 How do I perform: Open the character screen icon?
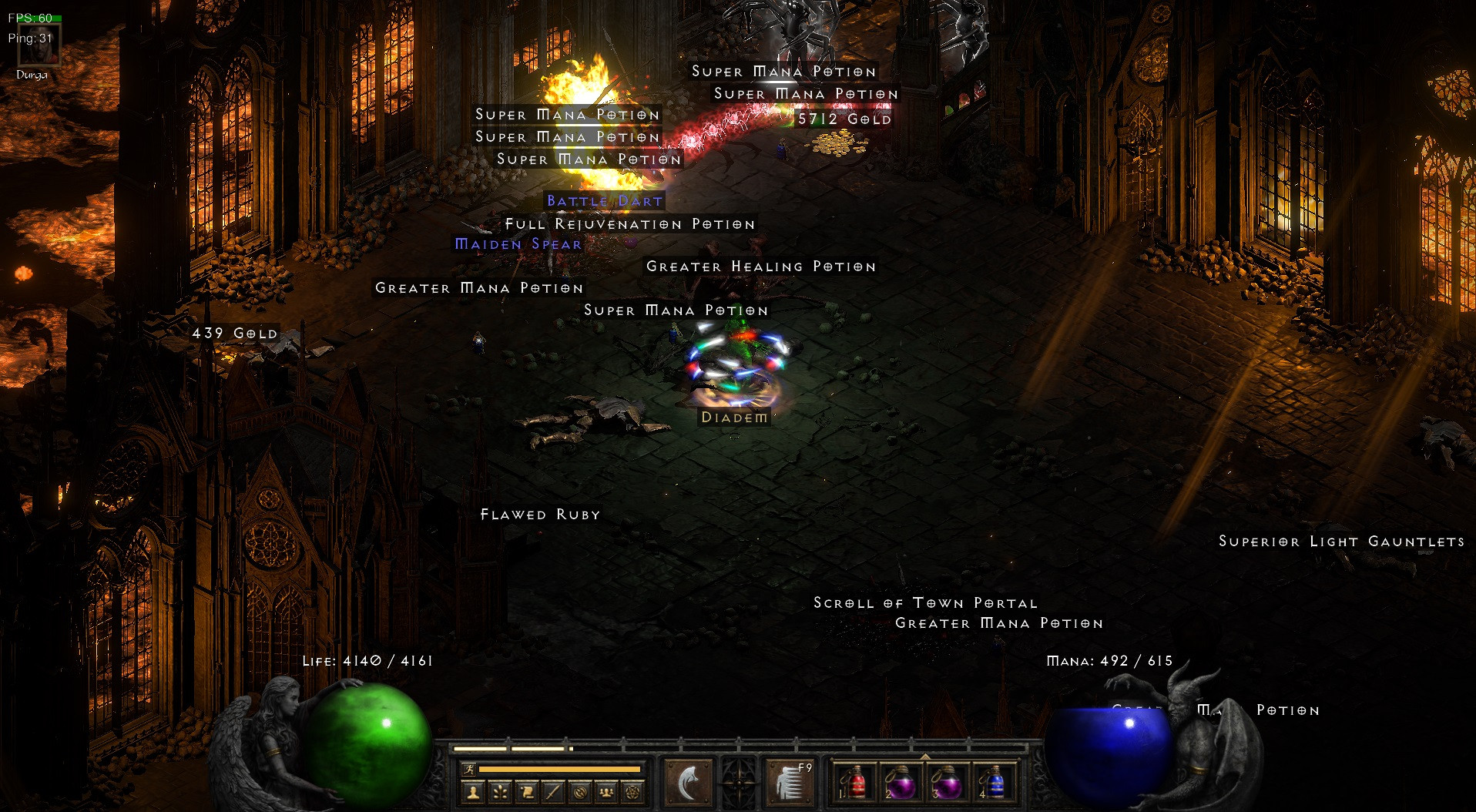475,793
